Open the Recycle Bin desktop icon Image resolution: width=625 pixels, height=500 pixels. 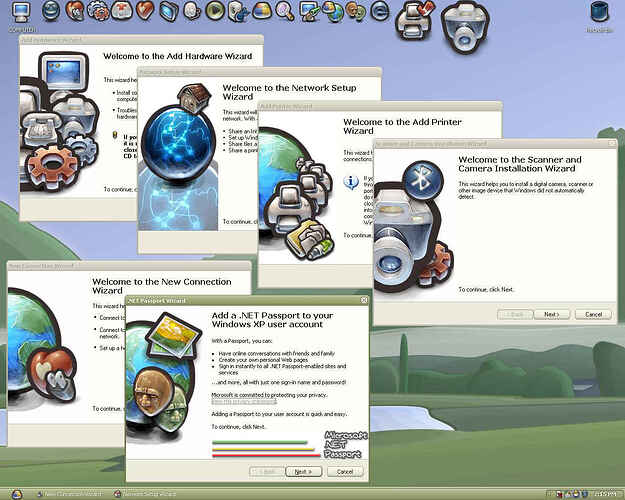(600, 13)
